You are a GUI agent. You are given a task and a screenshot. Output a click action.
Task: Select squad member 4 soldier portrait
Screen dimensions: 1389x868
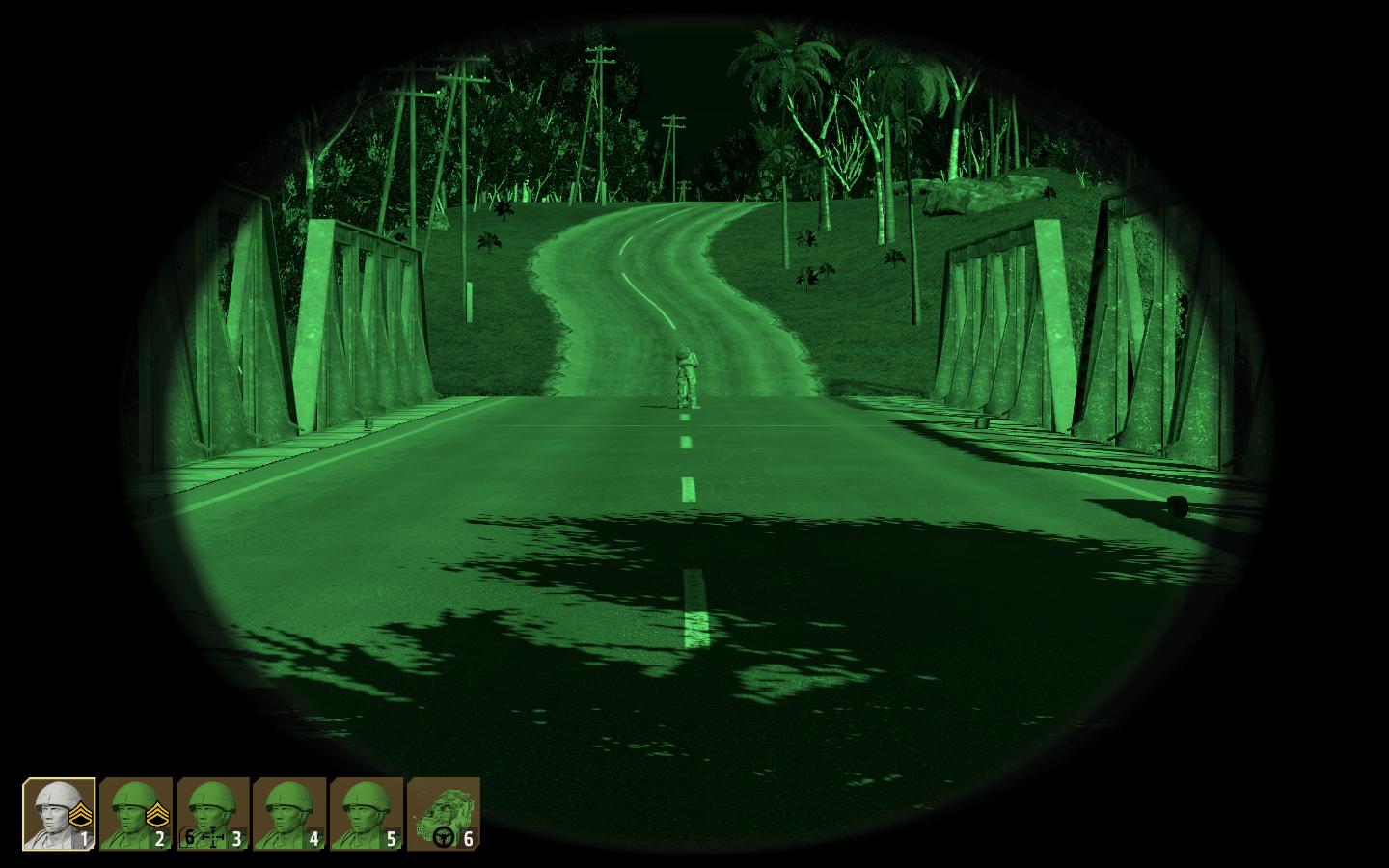coord(289,814)
